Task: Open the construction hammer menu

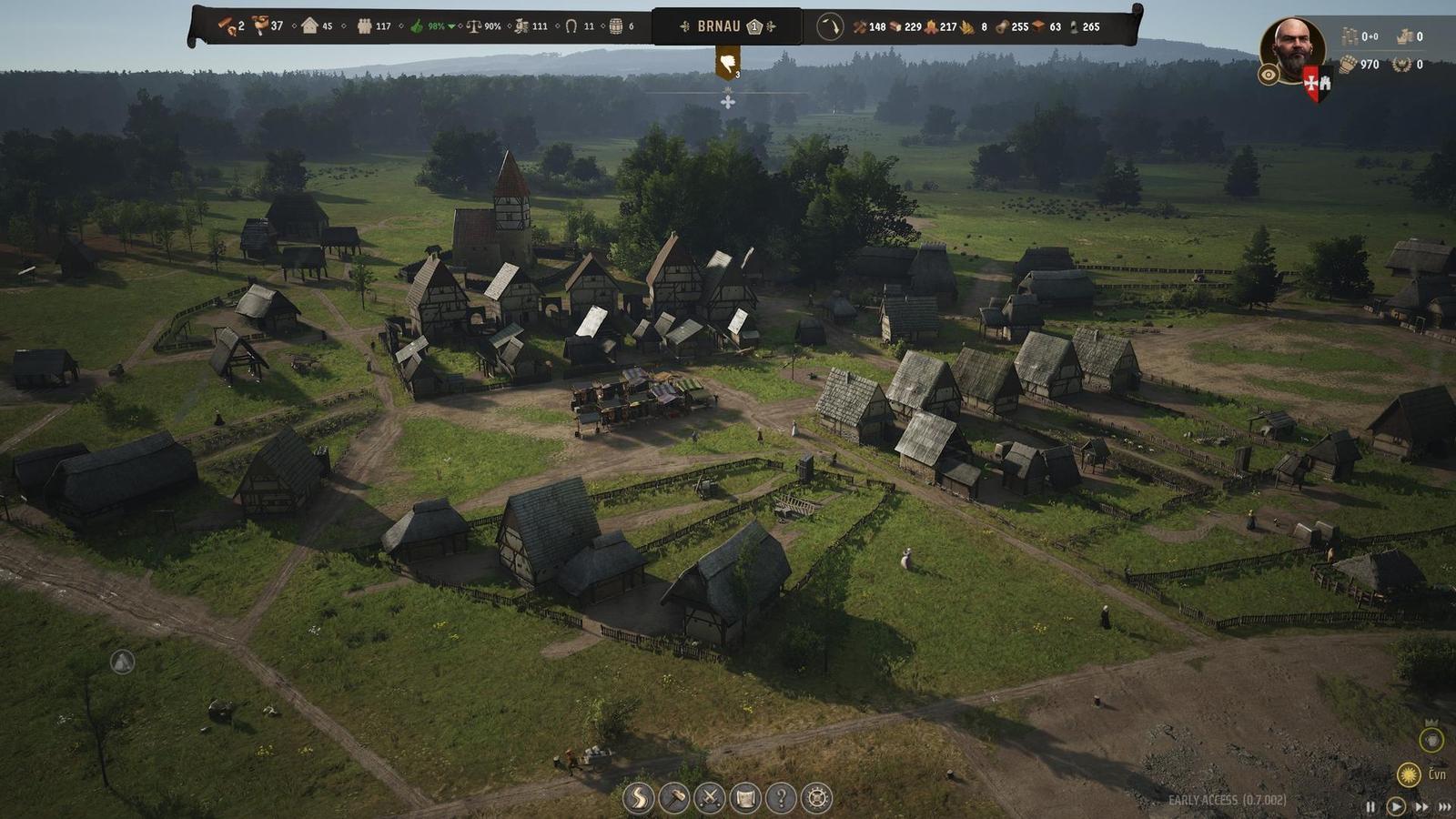Action: (x=673, y=798)
